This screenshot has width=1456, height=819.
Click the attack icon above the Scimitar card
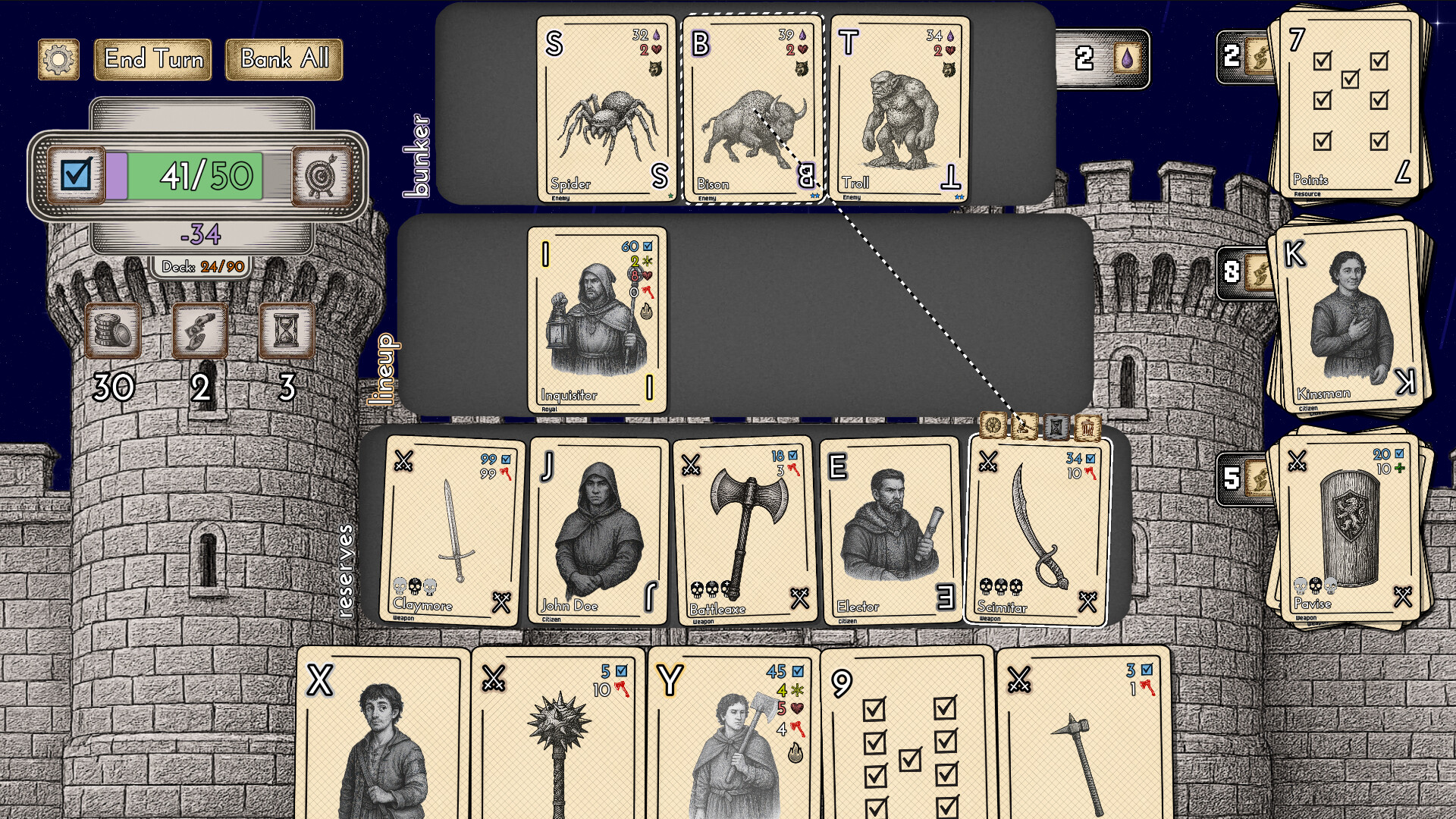1024,426
